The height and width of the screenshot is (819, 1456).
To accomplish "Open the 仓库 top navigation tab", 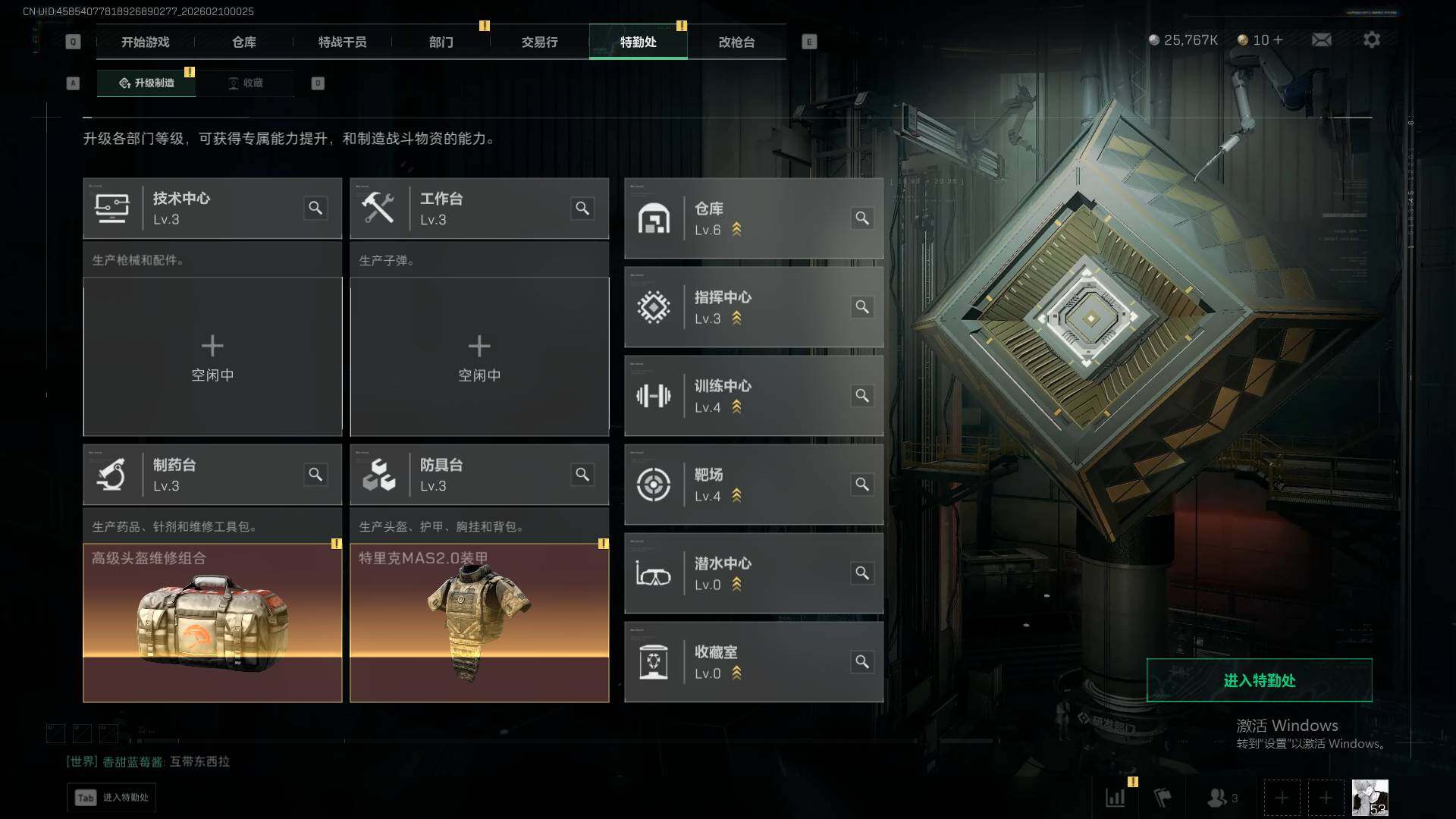I will (x=243, y=42).
